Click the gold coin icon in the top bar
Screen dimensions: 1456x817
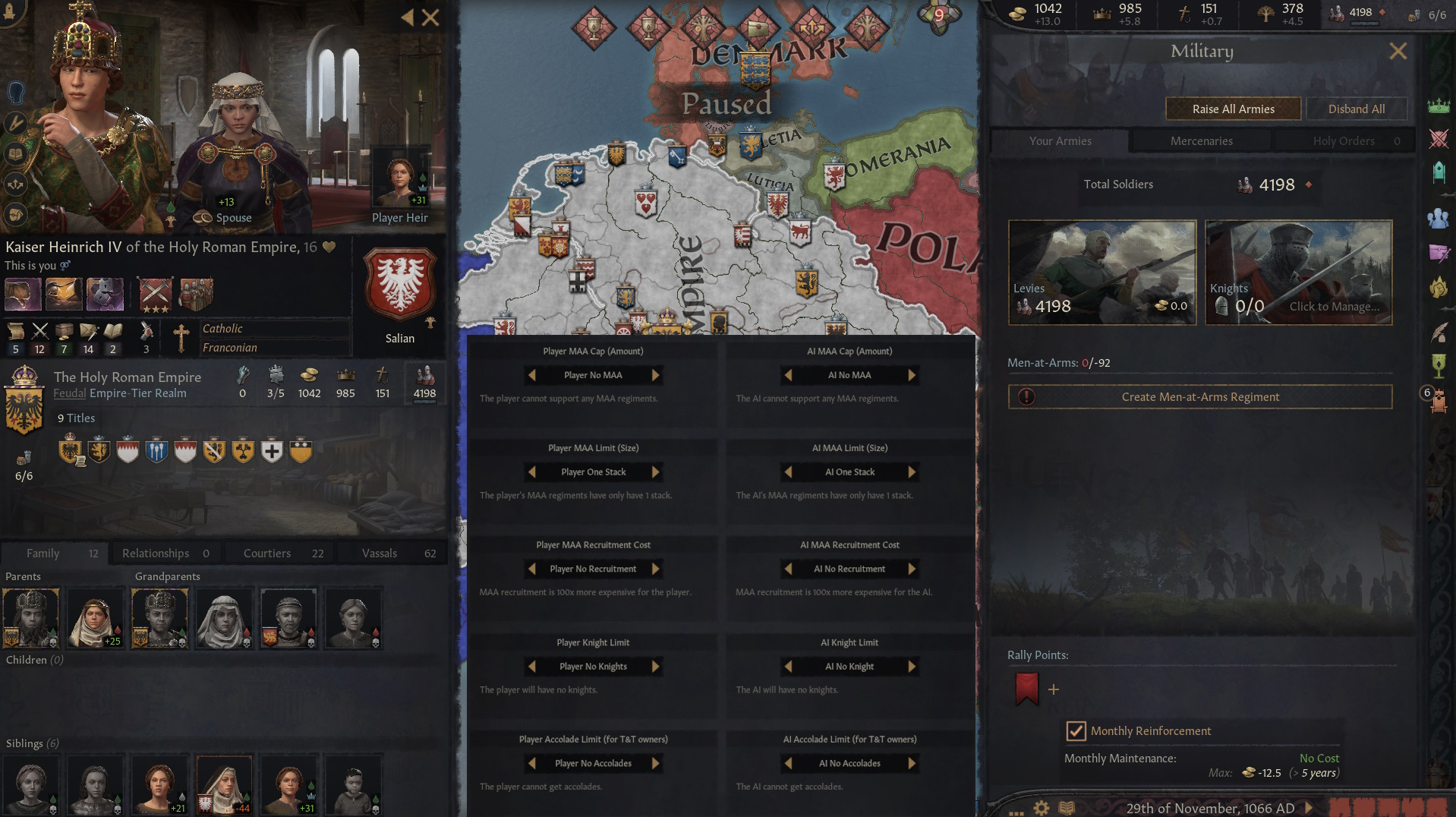[1018, 13]
